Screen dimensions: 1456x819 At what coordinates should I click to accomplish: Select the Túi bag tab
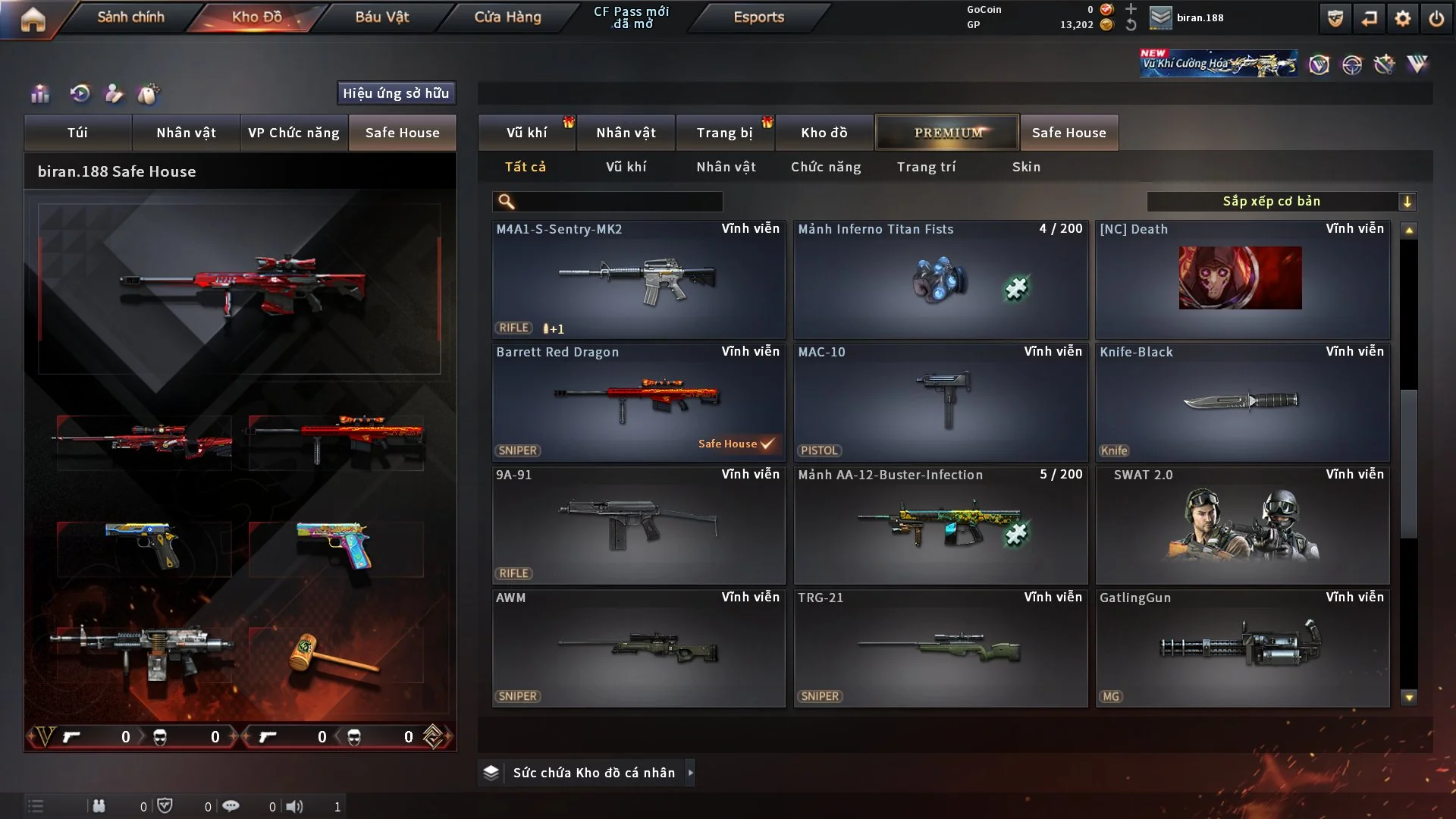coord(77,133)
